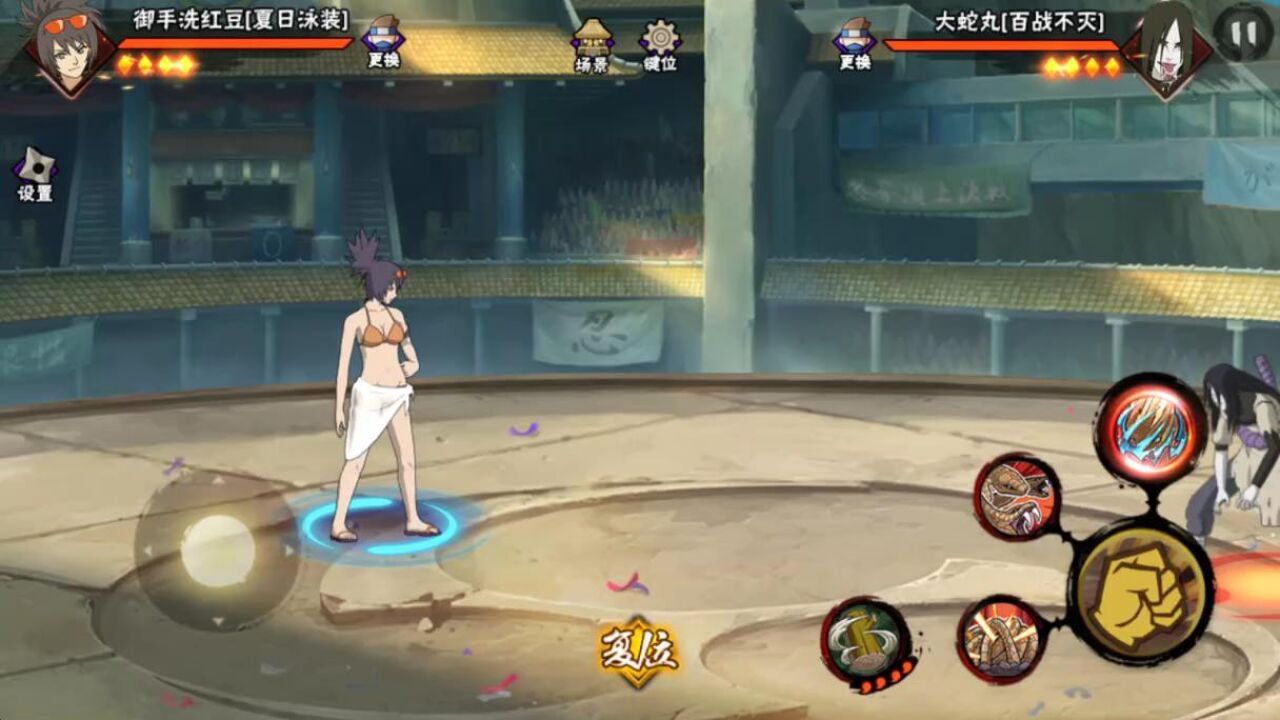Image resolution: width=1280 pixels, height=720 pixels.
Task: Open the 设置 shuriken settings
Action: tap(35, 174)
